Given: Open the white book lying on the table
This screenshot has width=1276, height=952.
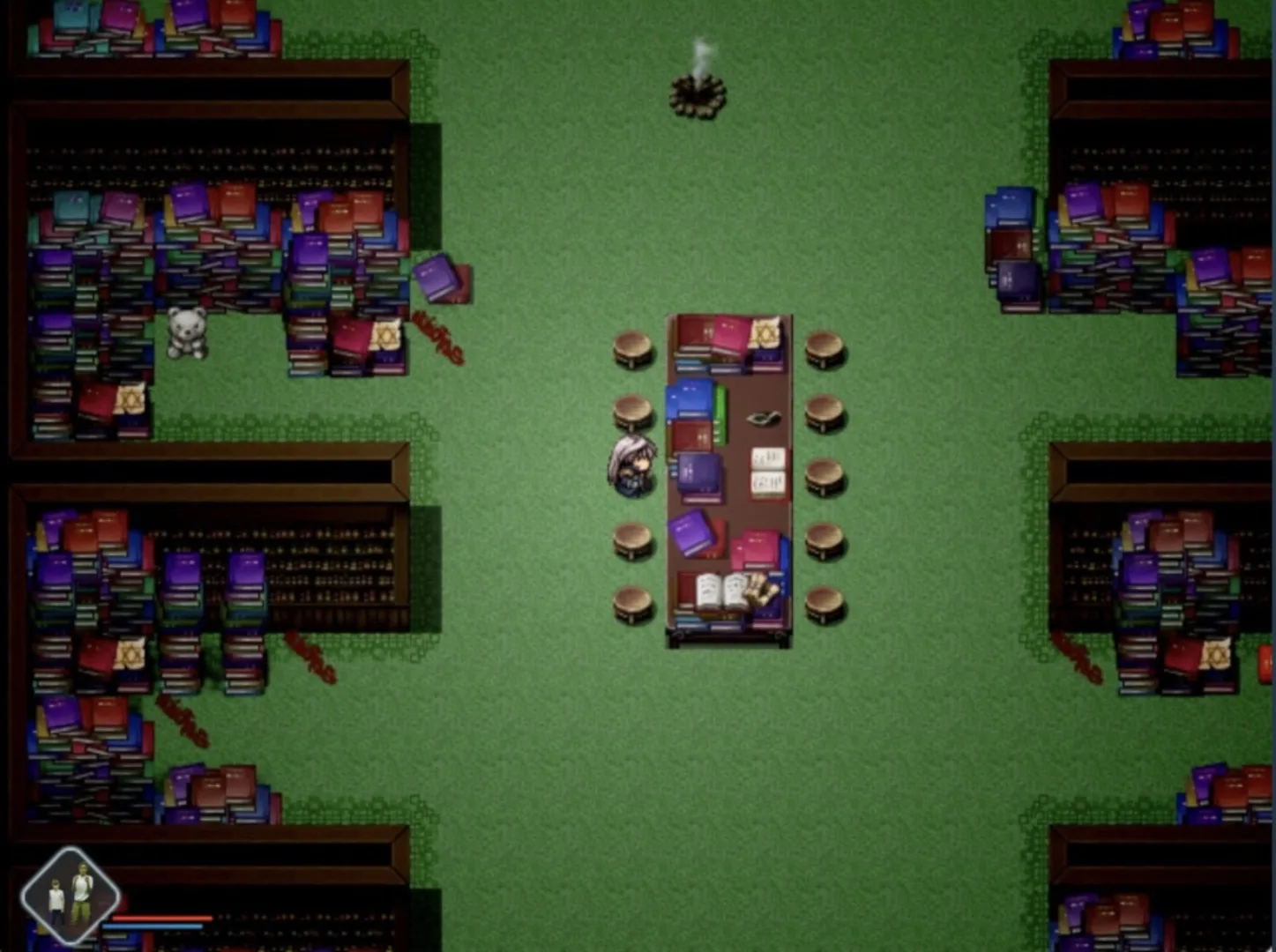Looking at the screenshot, I should [x=765, y=472].
